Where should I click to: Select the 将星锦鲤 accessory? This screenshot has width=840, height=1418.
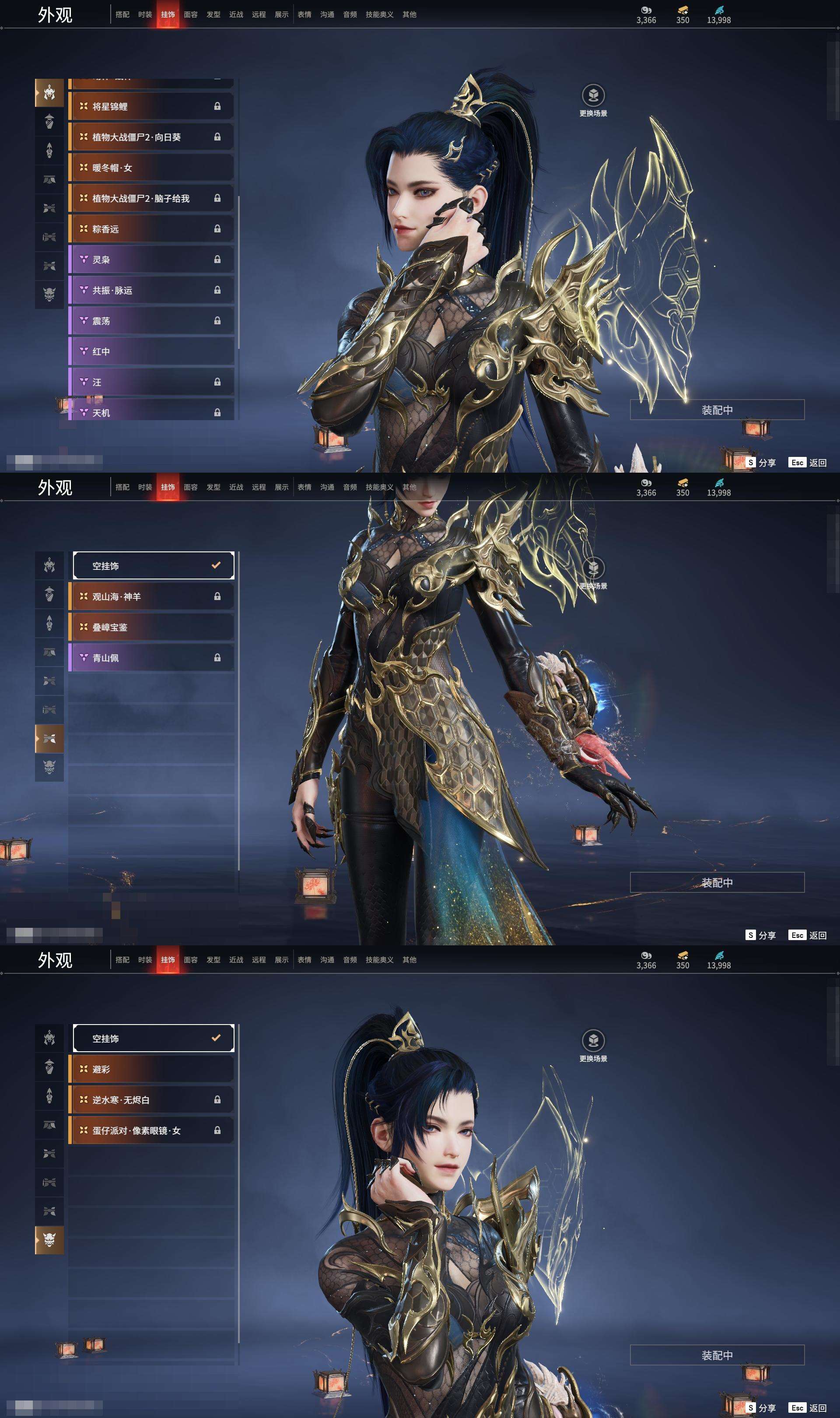(x=150, y=106)
